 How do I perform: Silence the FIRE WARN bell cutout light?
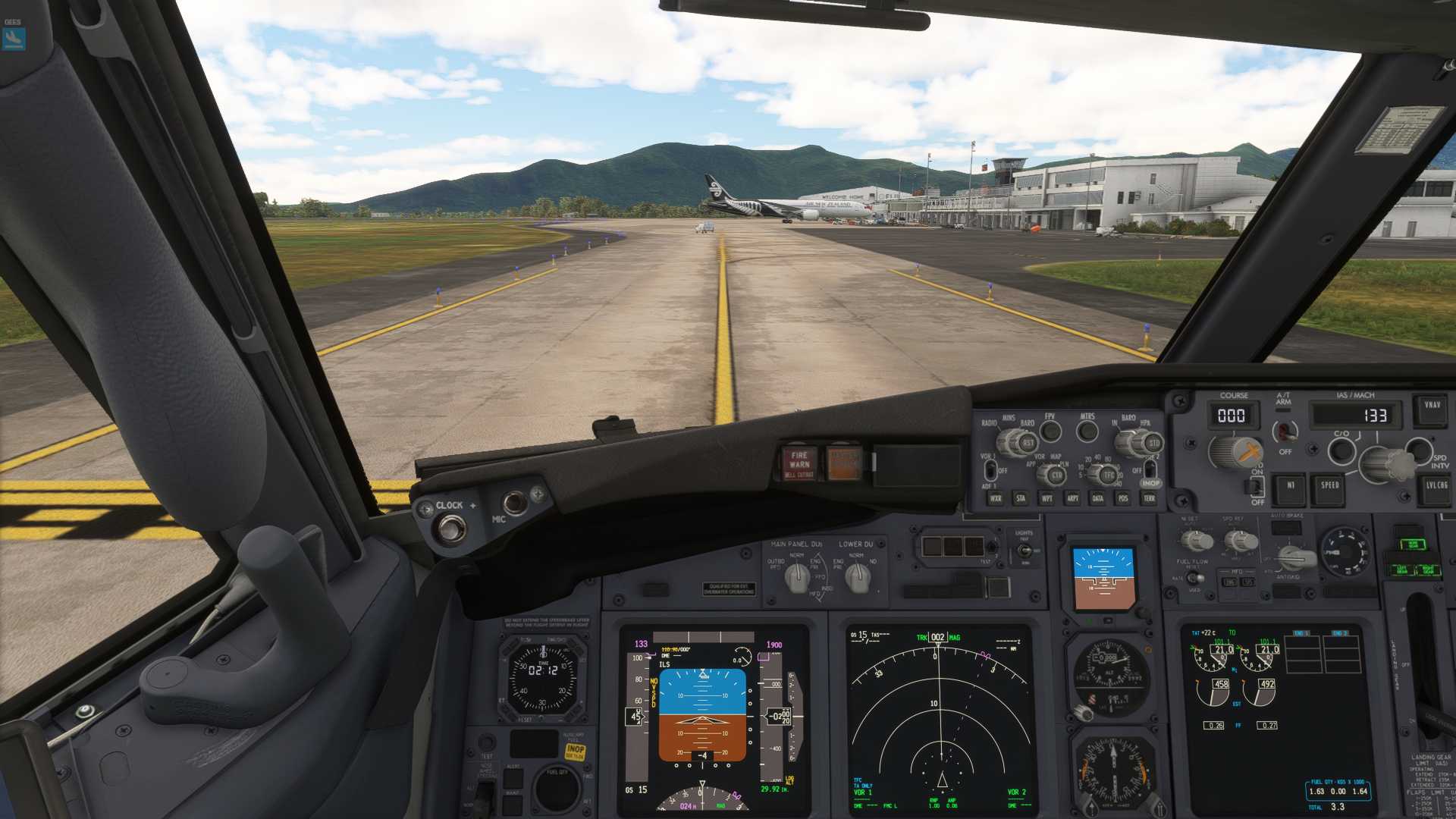click(799, 463)
